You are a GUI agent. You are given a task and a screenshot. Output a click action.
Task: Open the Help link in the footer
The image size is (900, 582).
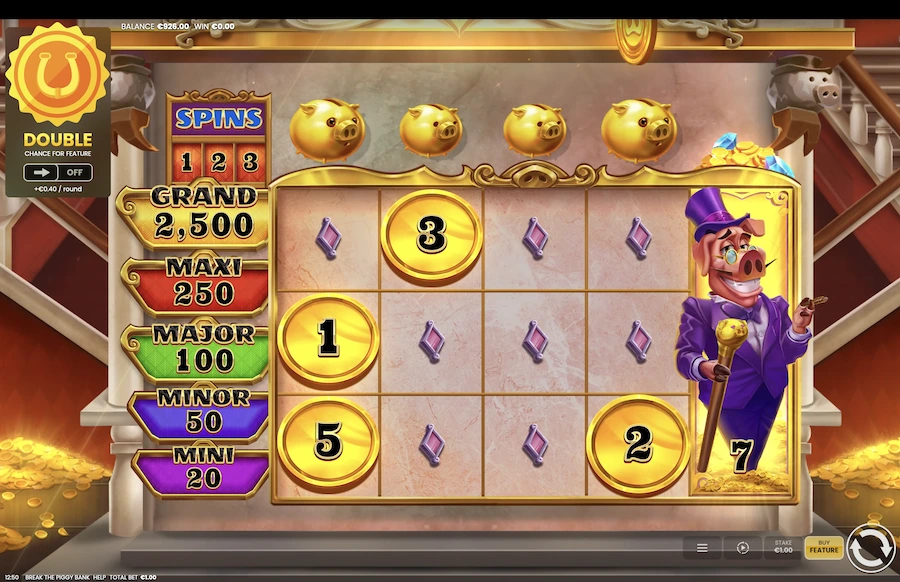[x=100, y=577]
